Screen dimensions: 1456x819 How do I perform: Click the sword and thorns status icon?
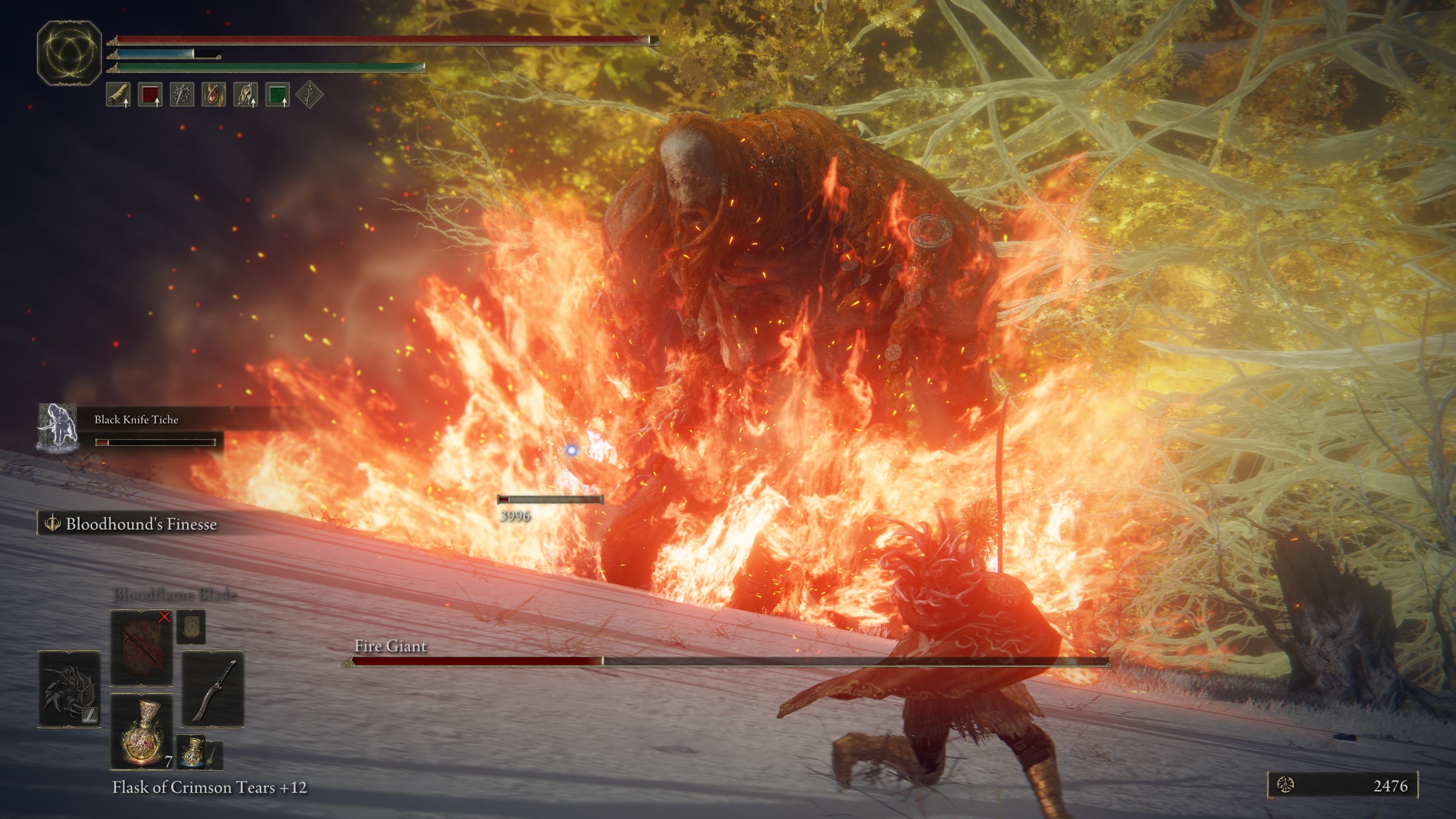(x=182, y=94)
